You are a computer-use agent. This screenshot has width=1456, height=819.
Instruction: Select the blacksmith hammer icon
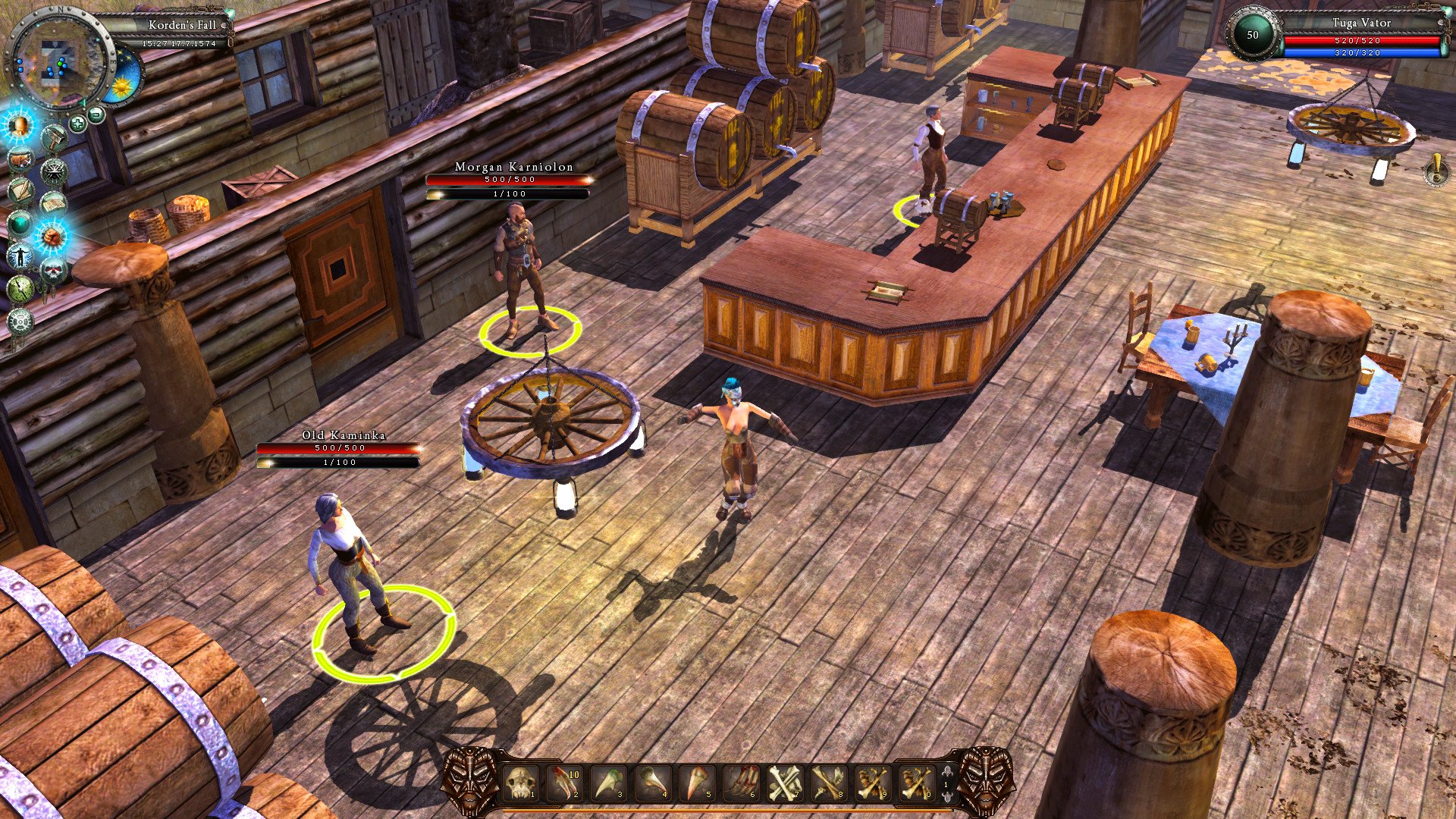point(55,136)
